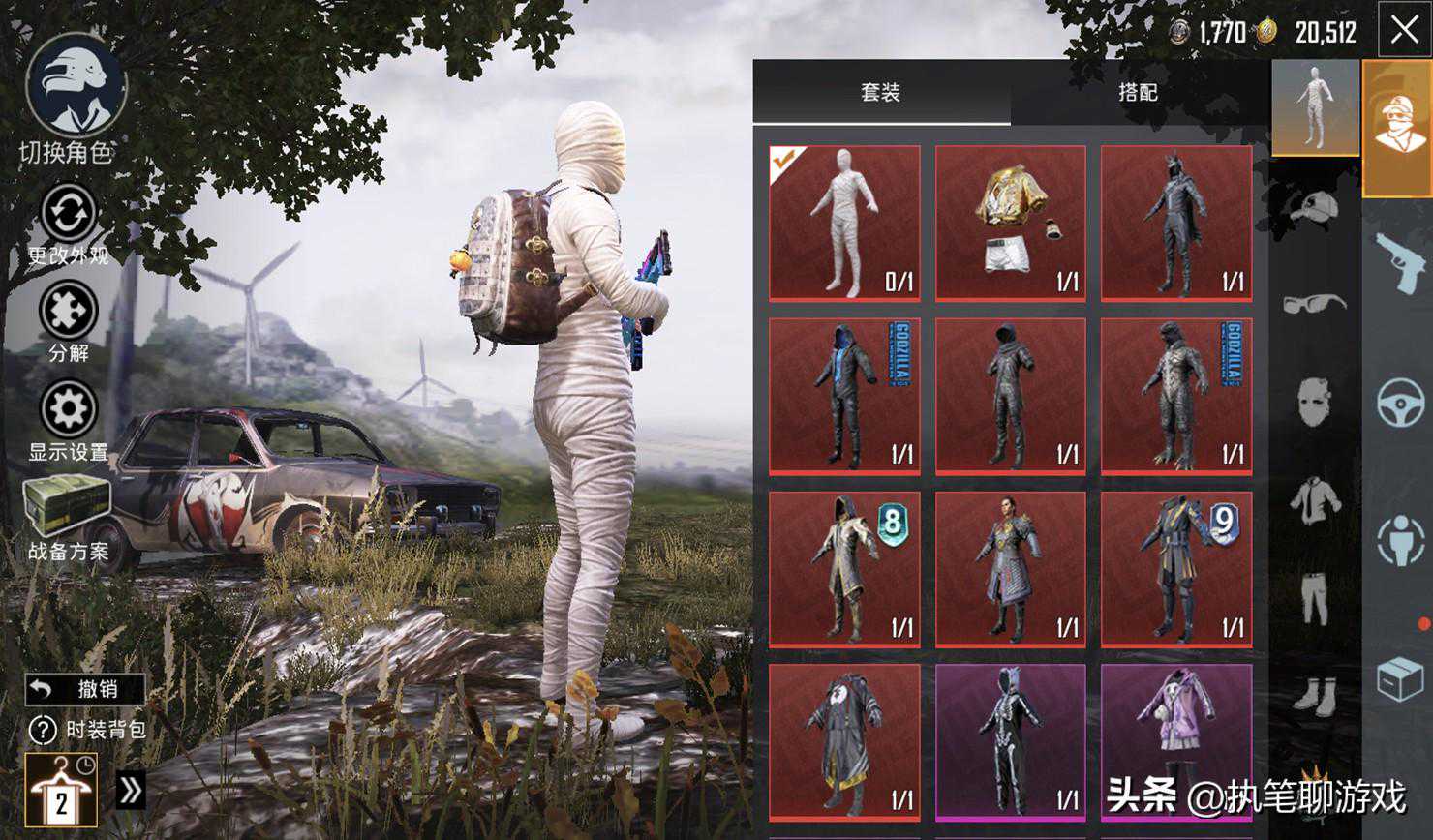
Task: Open the 分解 dismantle option
Action: 68,312
